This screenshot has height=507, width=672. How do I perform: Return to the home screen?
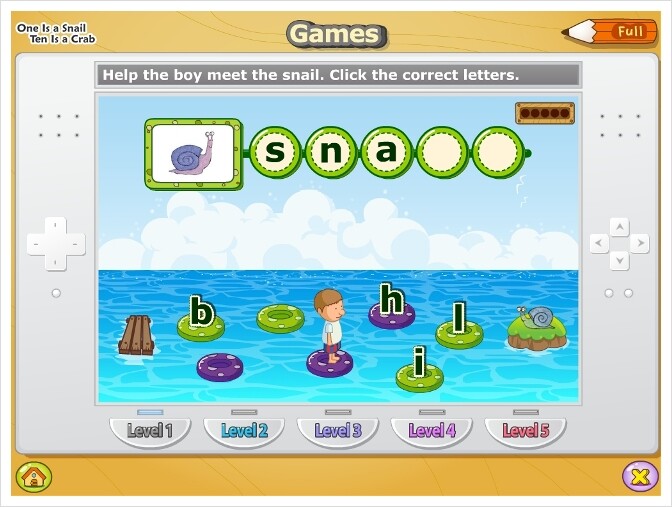33,475
